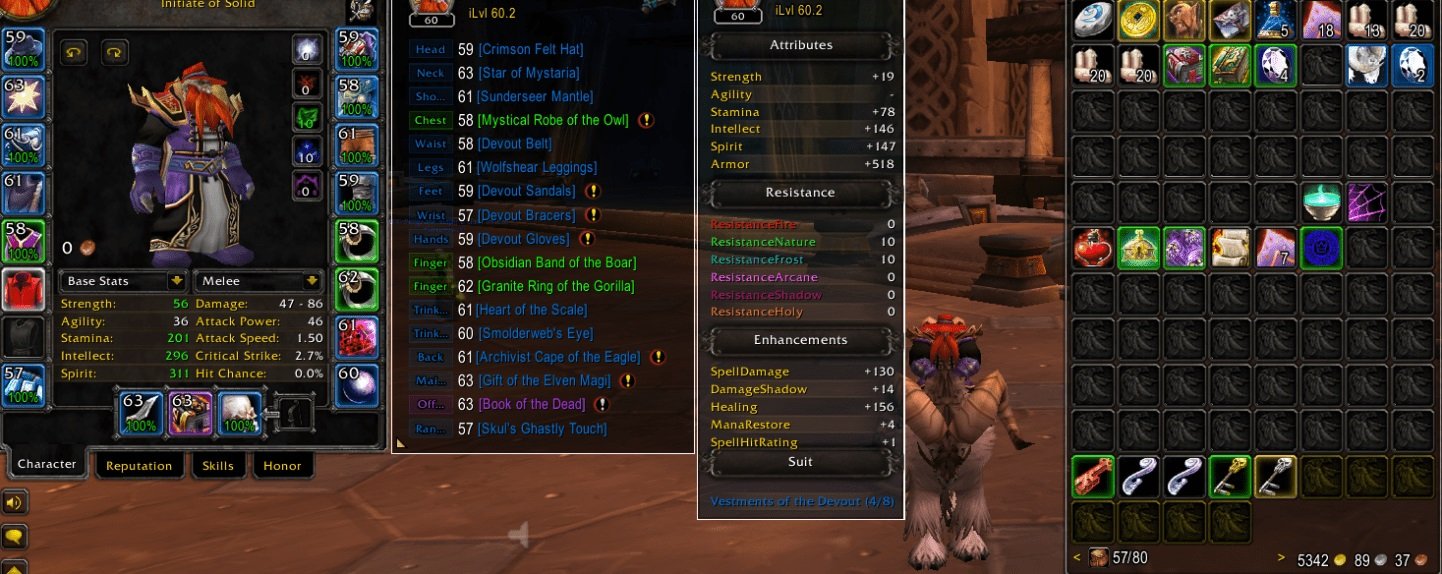Switch to the Reputation tab
The image size is (1442, 574).
[x=139, y=466]
